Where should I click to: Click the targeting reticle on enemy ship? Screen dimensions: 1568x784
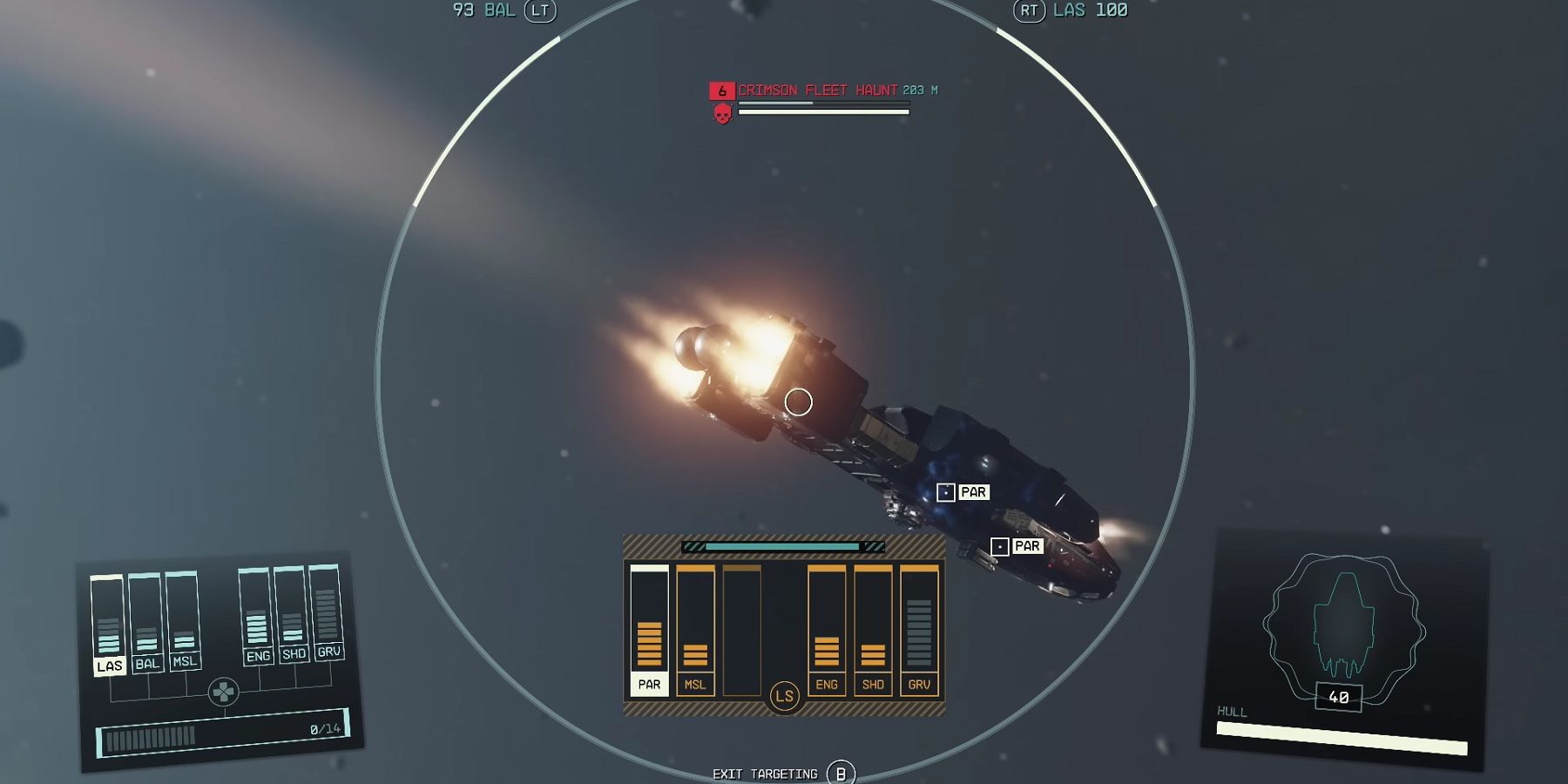coord(798,402)
